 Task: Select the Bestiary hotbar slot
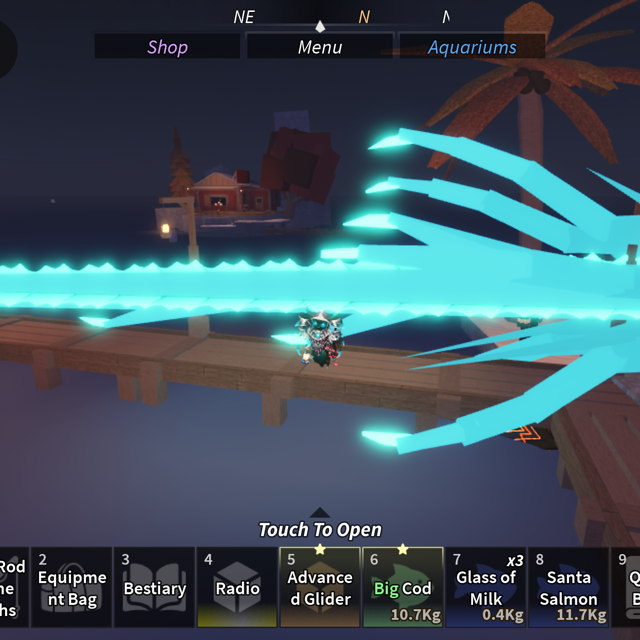pyautogui.click(x=155, y=587)
